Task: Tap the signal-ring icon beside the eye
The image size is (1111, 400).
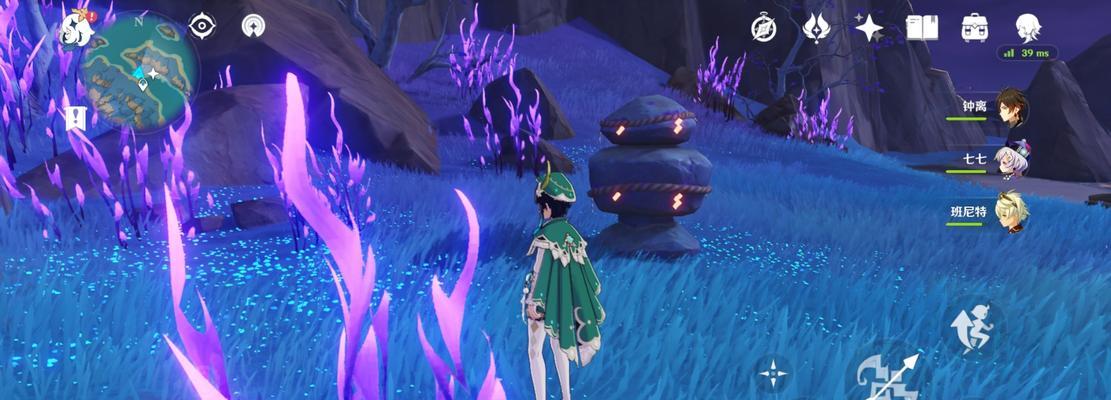Action: [254, 26]
